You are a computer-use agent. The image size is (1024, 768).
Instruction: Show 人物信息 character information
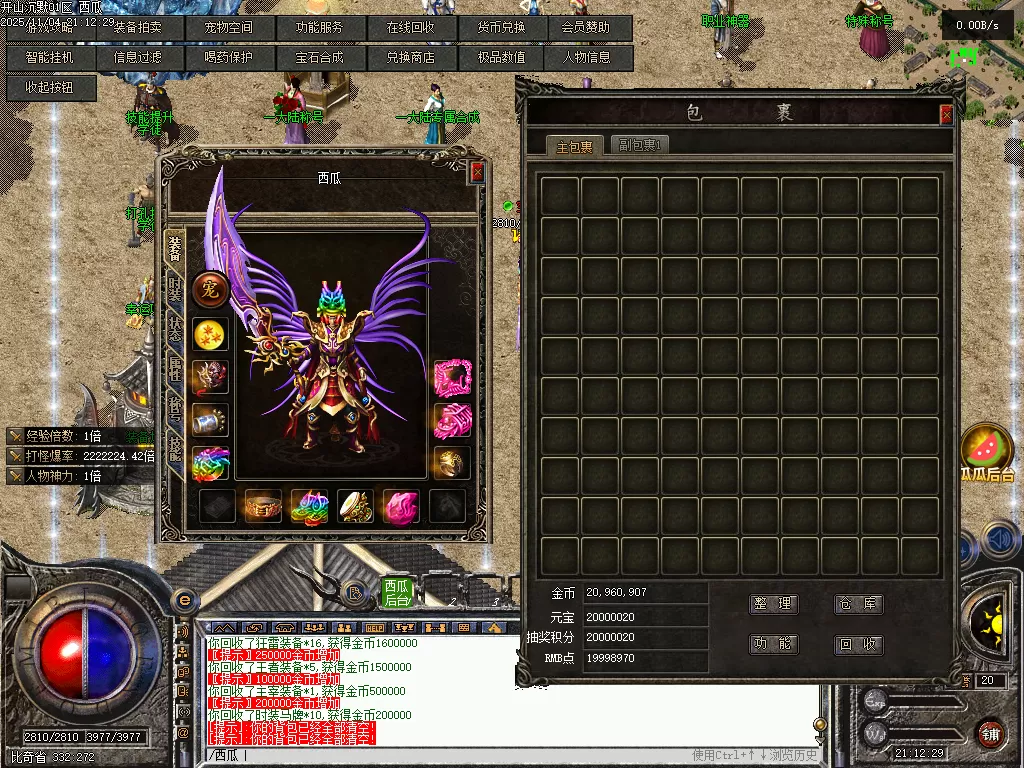point(586,58)
